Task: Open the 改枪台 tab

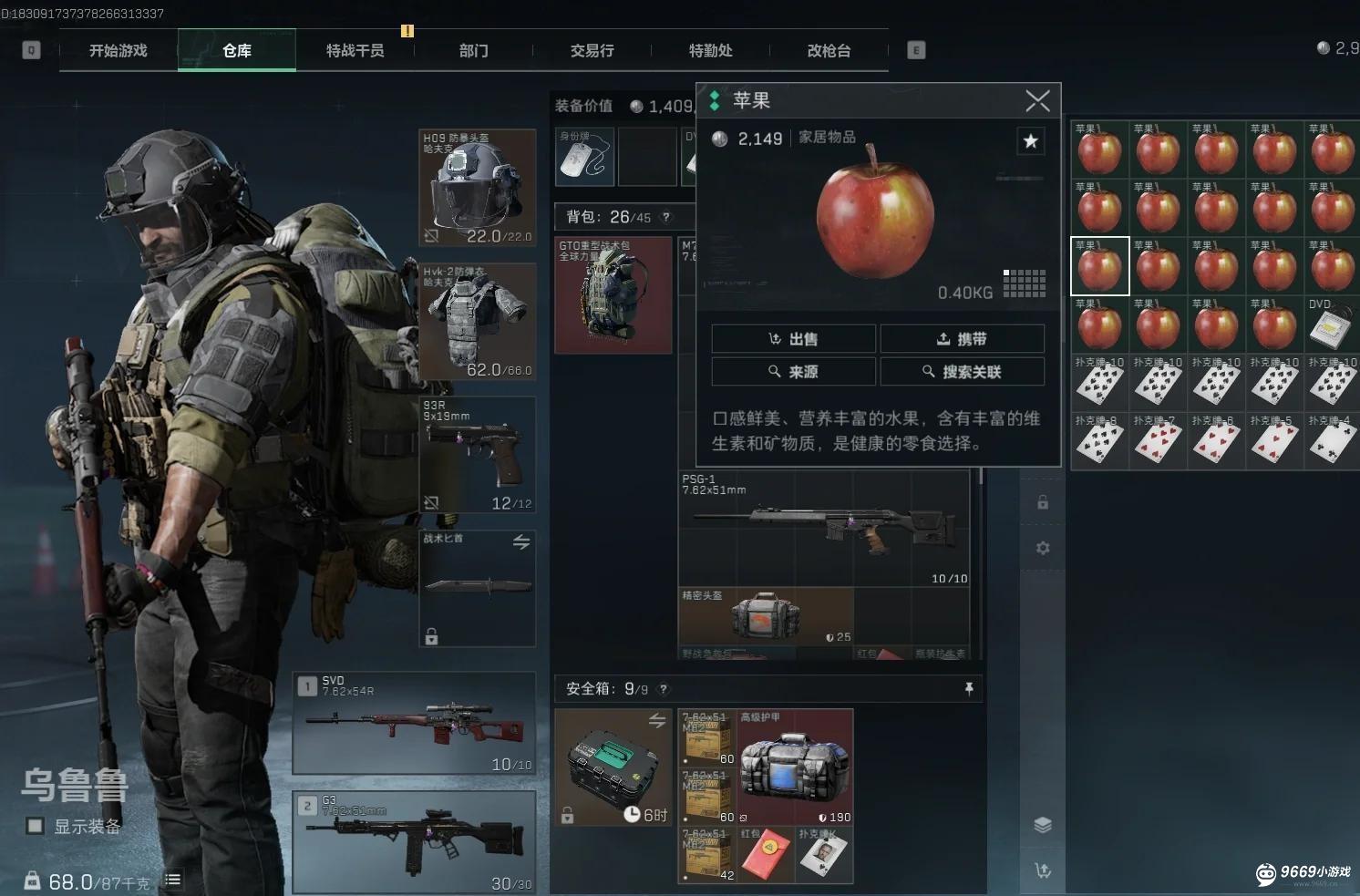Action: (829, 51)
